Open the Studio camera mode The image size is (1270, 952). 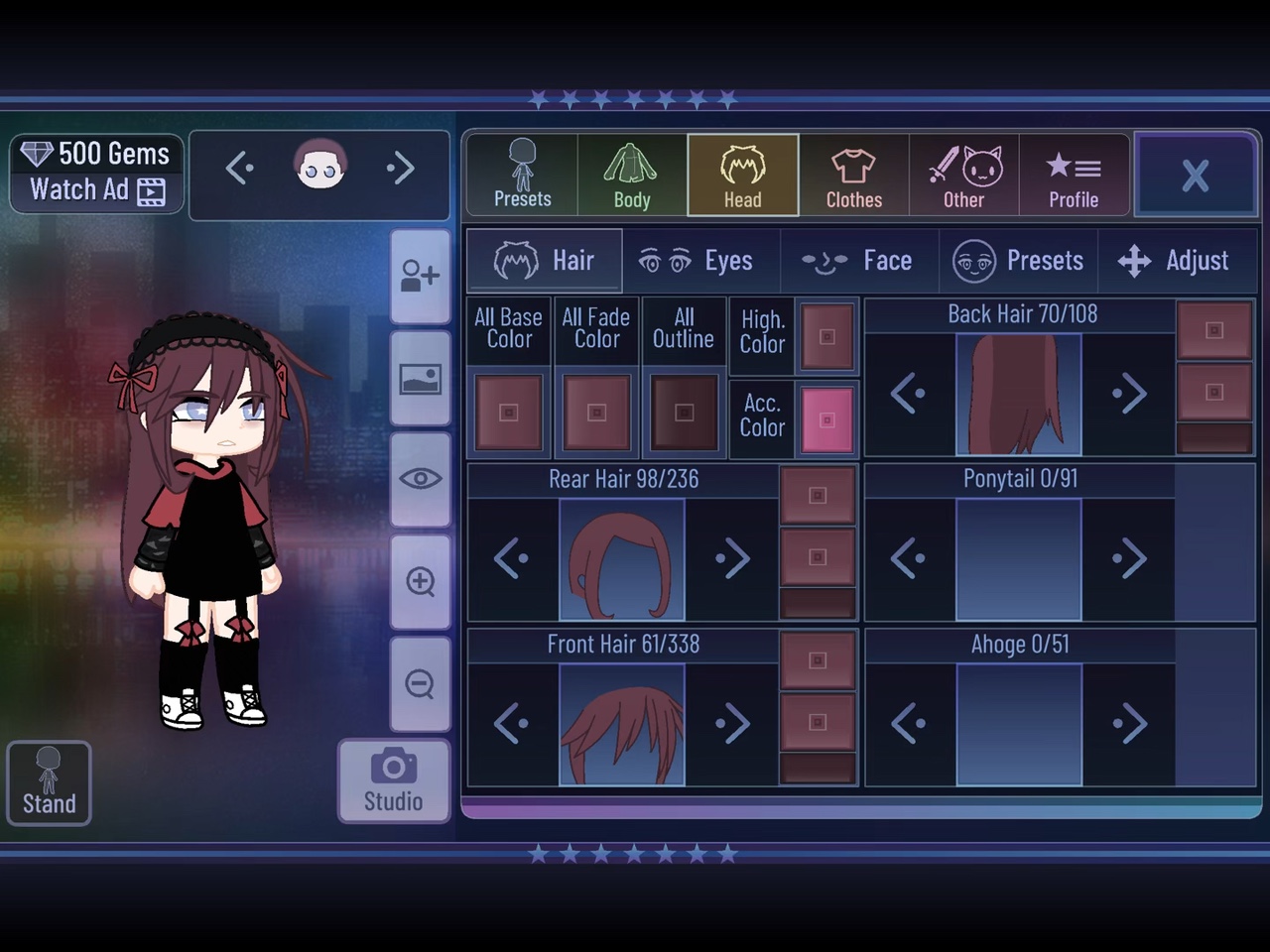(393, 780)
